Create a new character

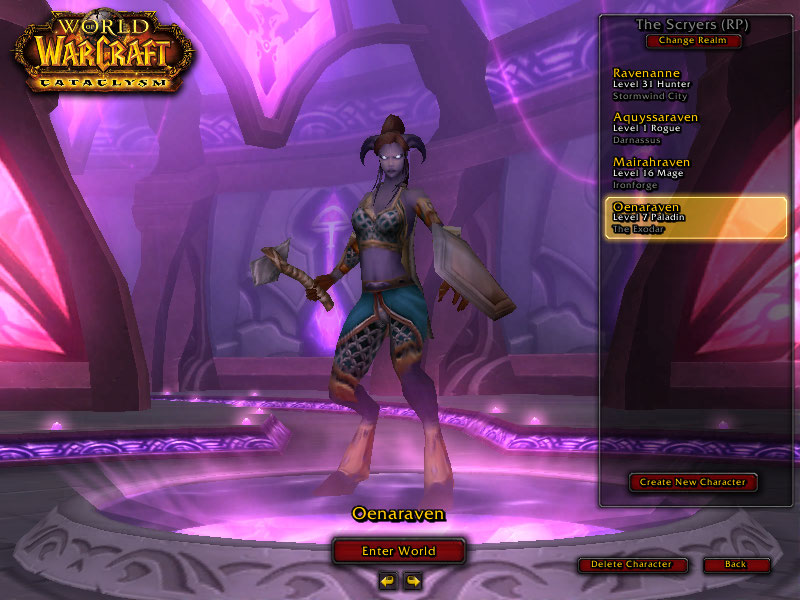(693, 482)
